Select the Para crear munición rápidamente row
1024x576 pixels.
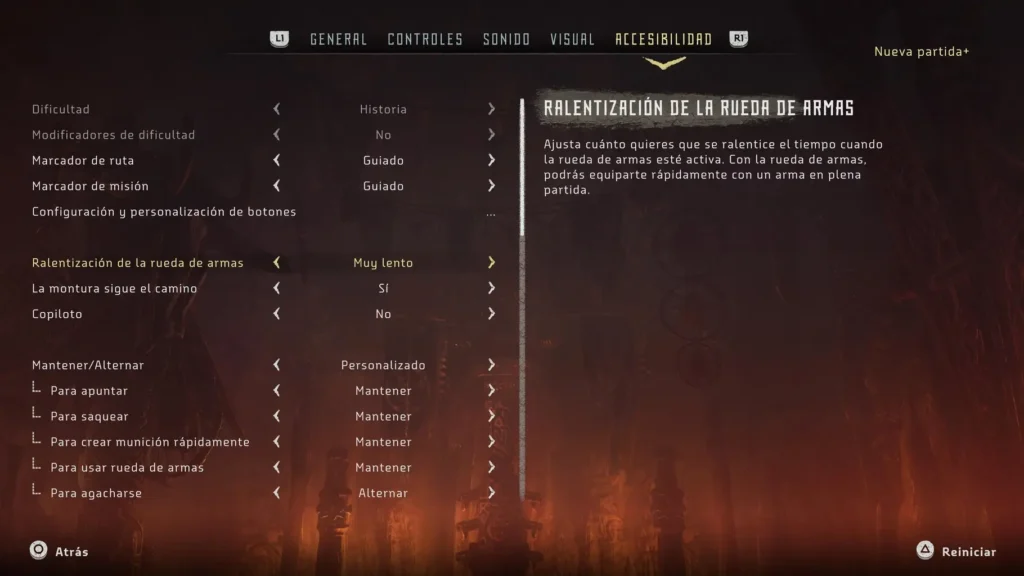[x=150, y=442]
